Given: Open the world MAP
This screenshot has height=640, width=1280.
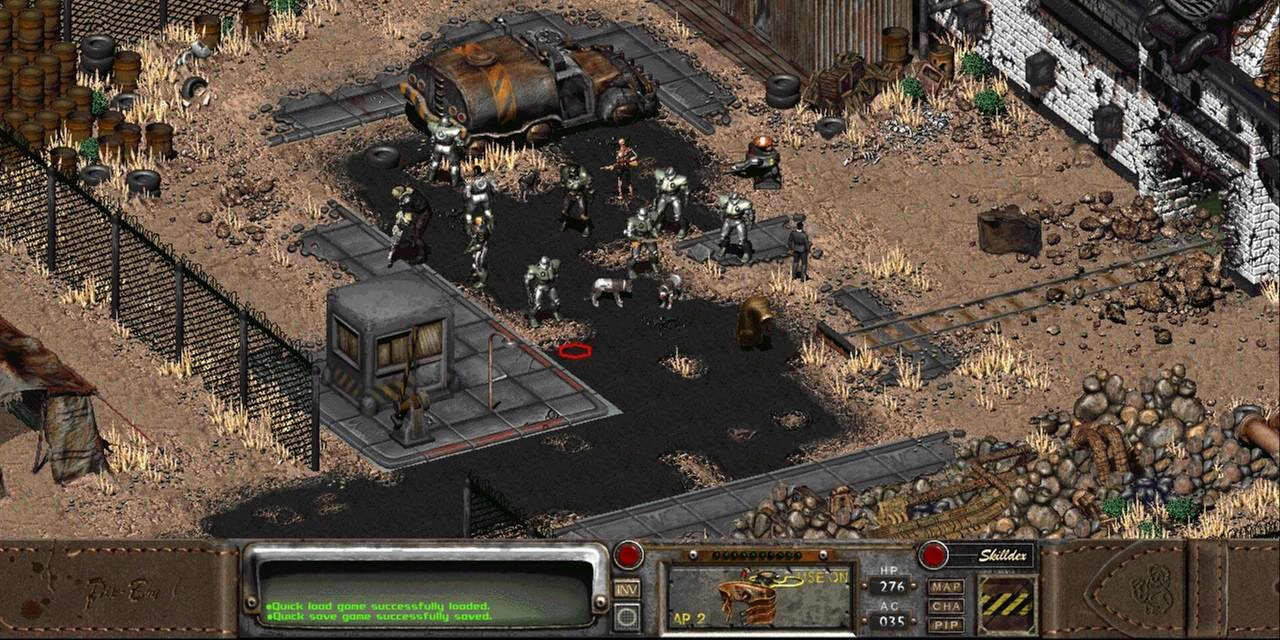Looking at the screenshot, I should pos(945,587).
